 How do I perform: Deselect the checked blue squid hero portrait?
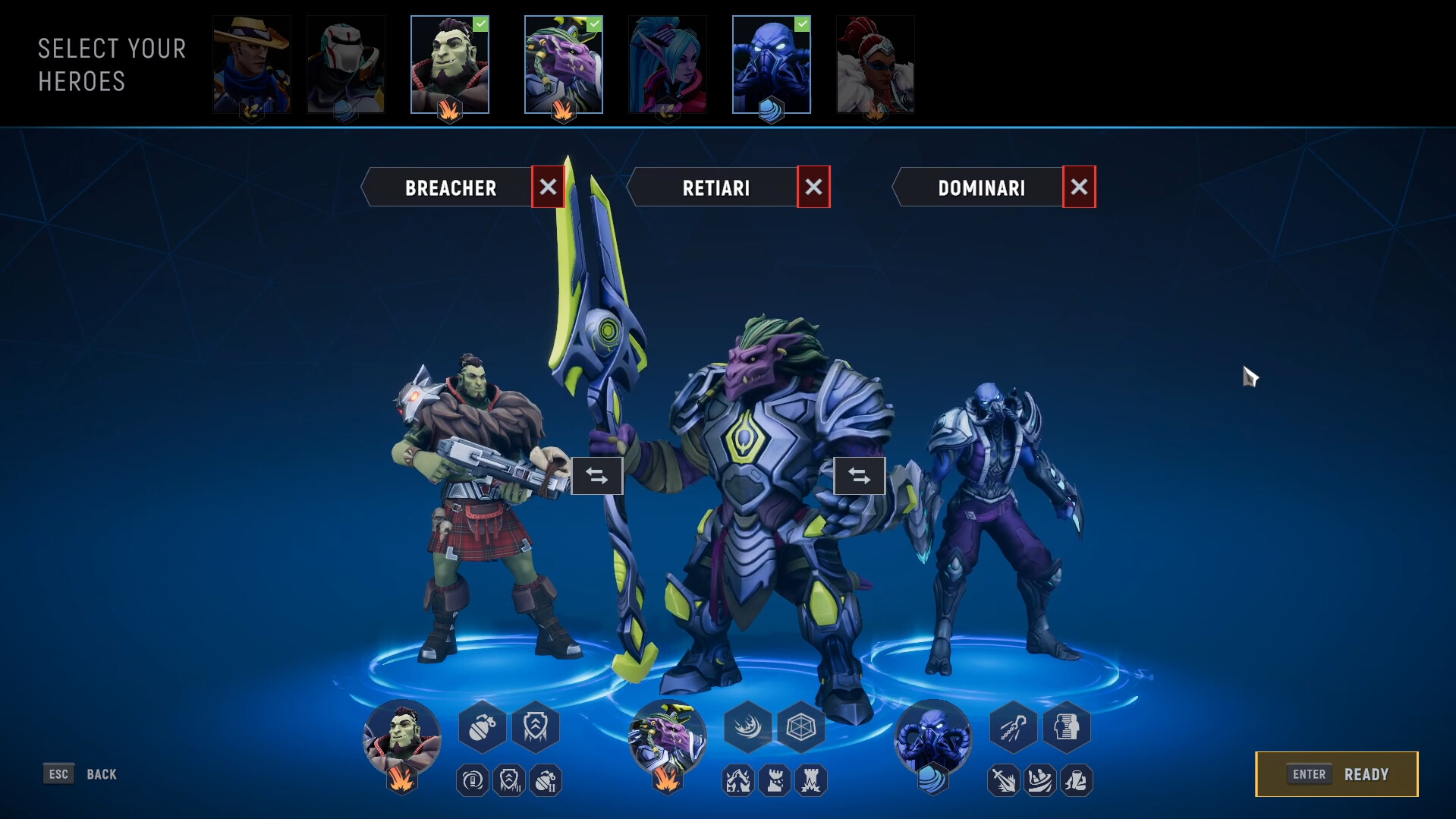(772, 65)
